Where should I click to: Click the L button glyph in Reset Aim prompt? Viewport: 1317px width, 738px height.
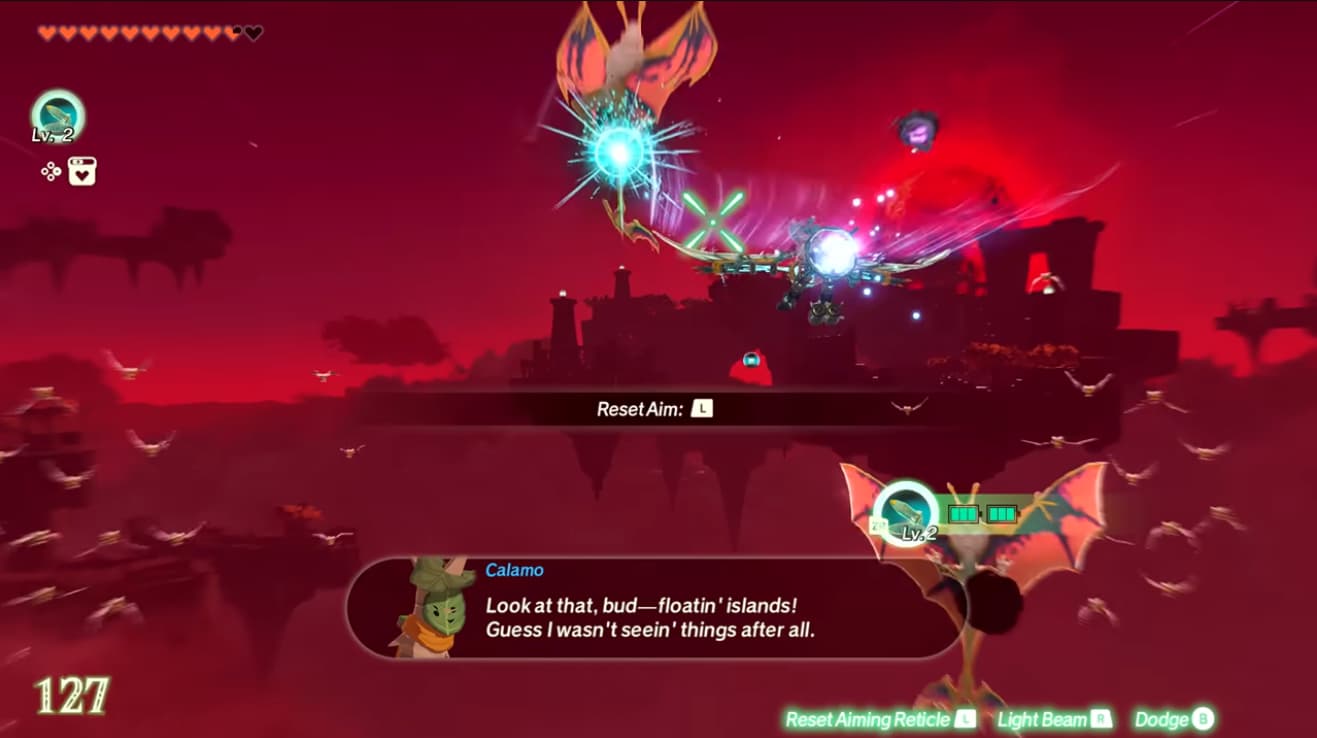pyautogui.click(x=701, y=408)
